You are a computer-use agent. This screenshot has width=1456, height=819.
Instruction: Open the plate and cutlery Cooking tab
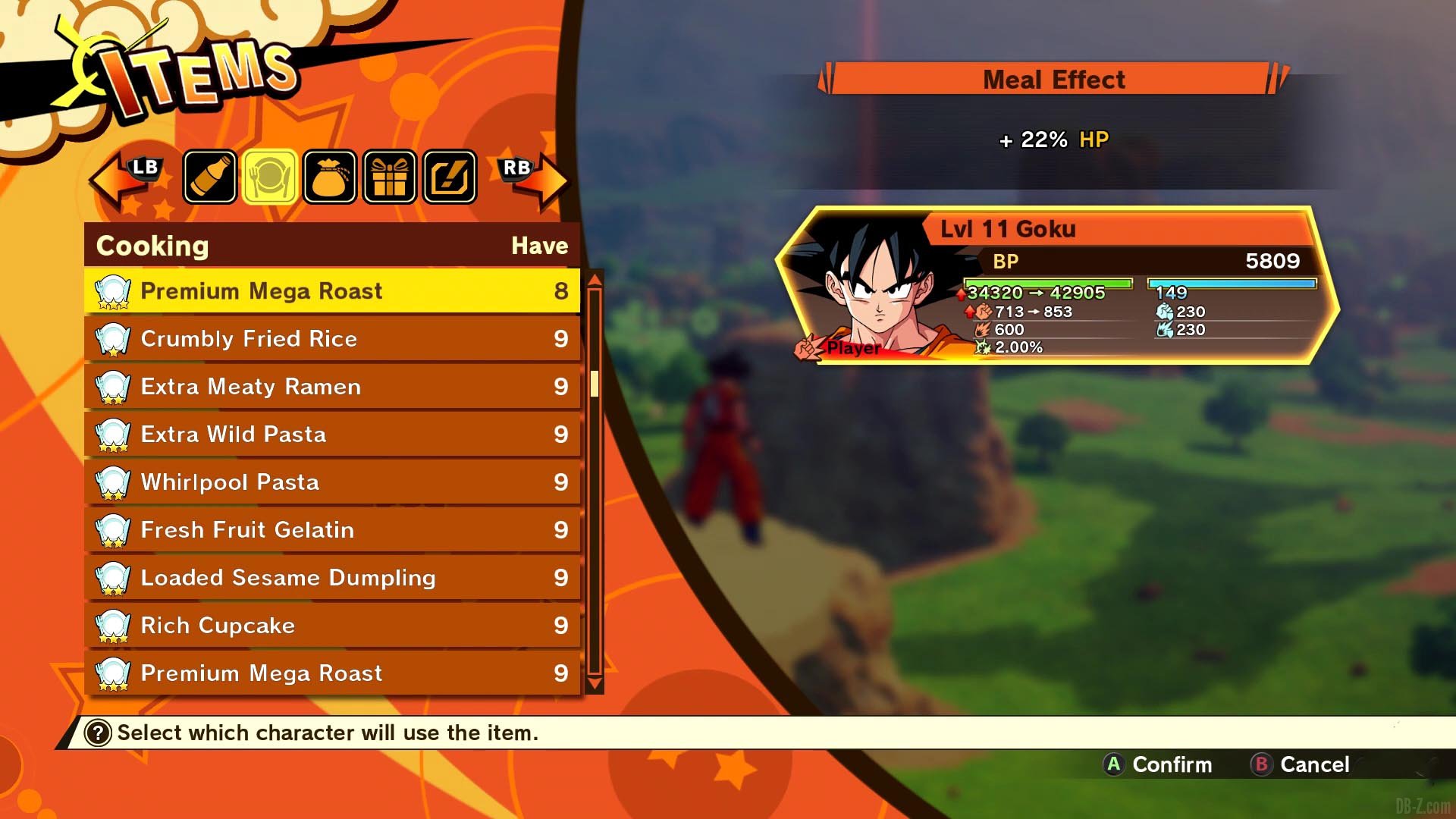coord(269,177)
